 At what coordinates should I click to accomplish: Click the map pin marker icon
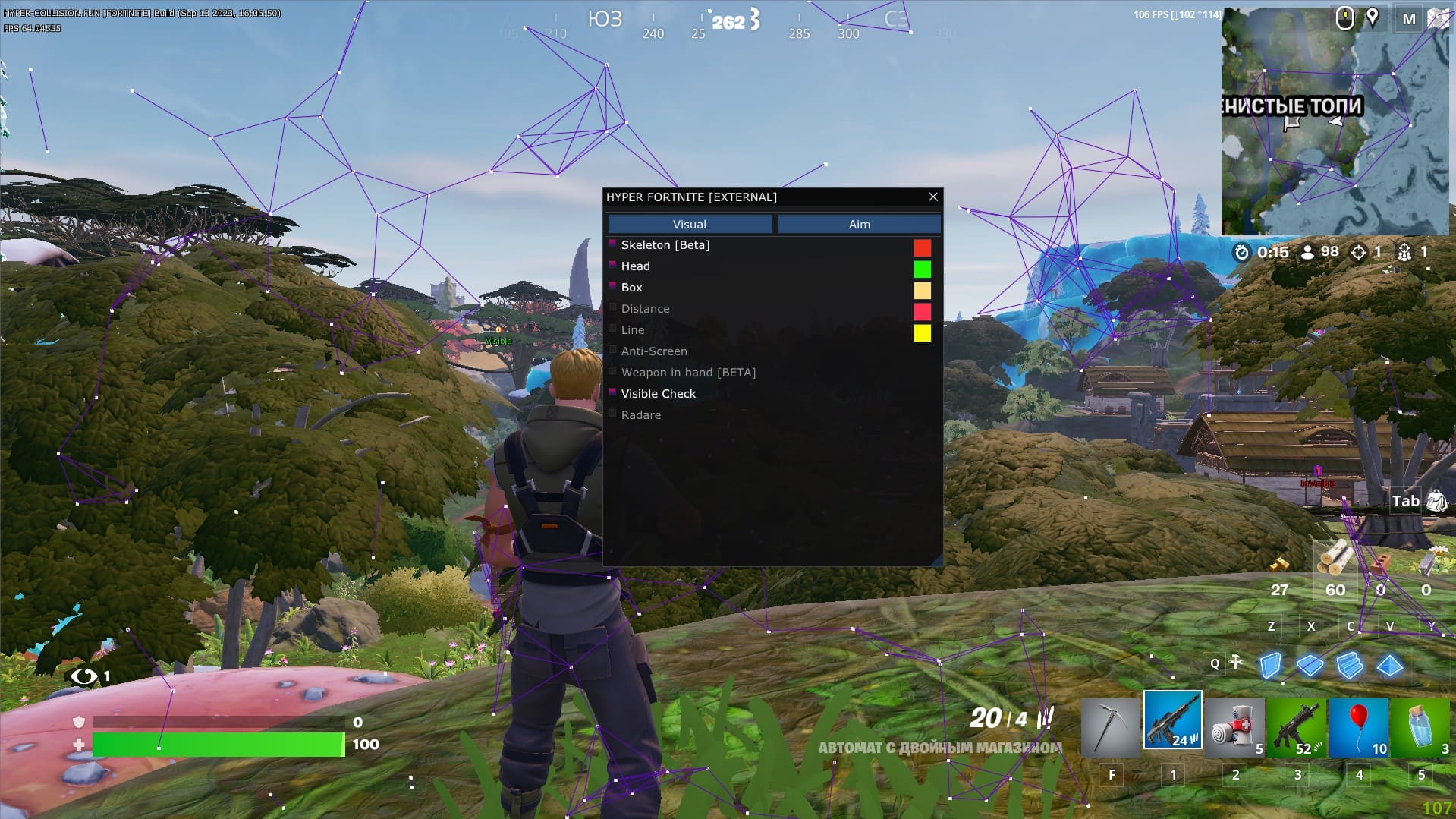click(1373, 17)
